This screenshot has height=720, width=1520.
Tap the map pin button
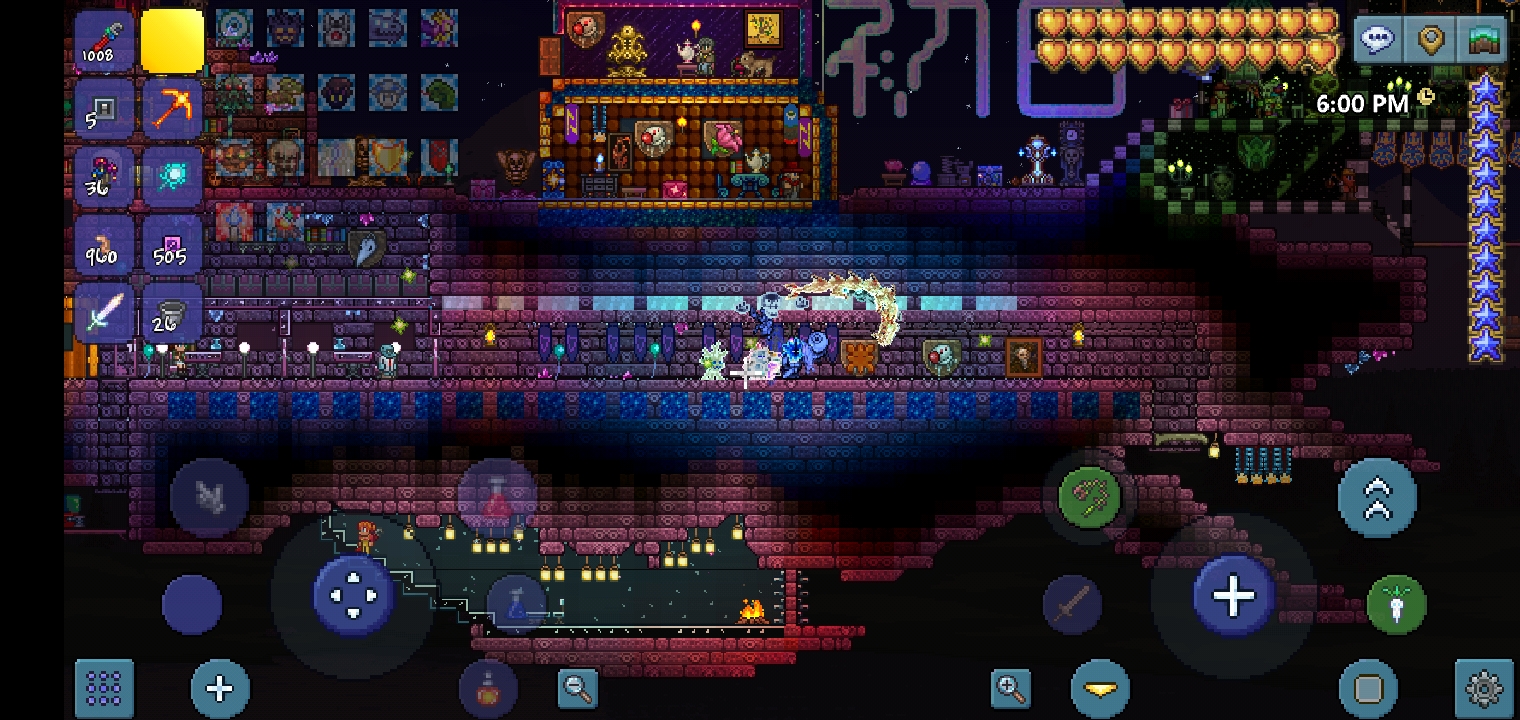coord(1431,40)
